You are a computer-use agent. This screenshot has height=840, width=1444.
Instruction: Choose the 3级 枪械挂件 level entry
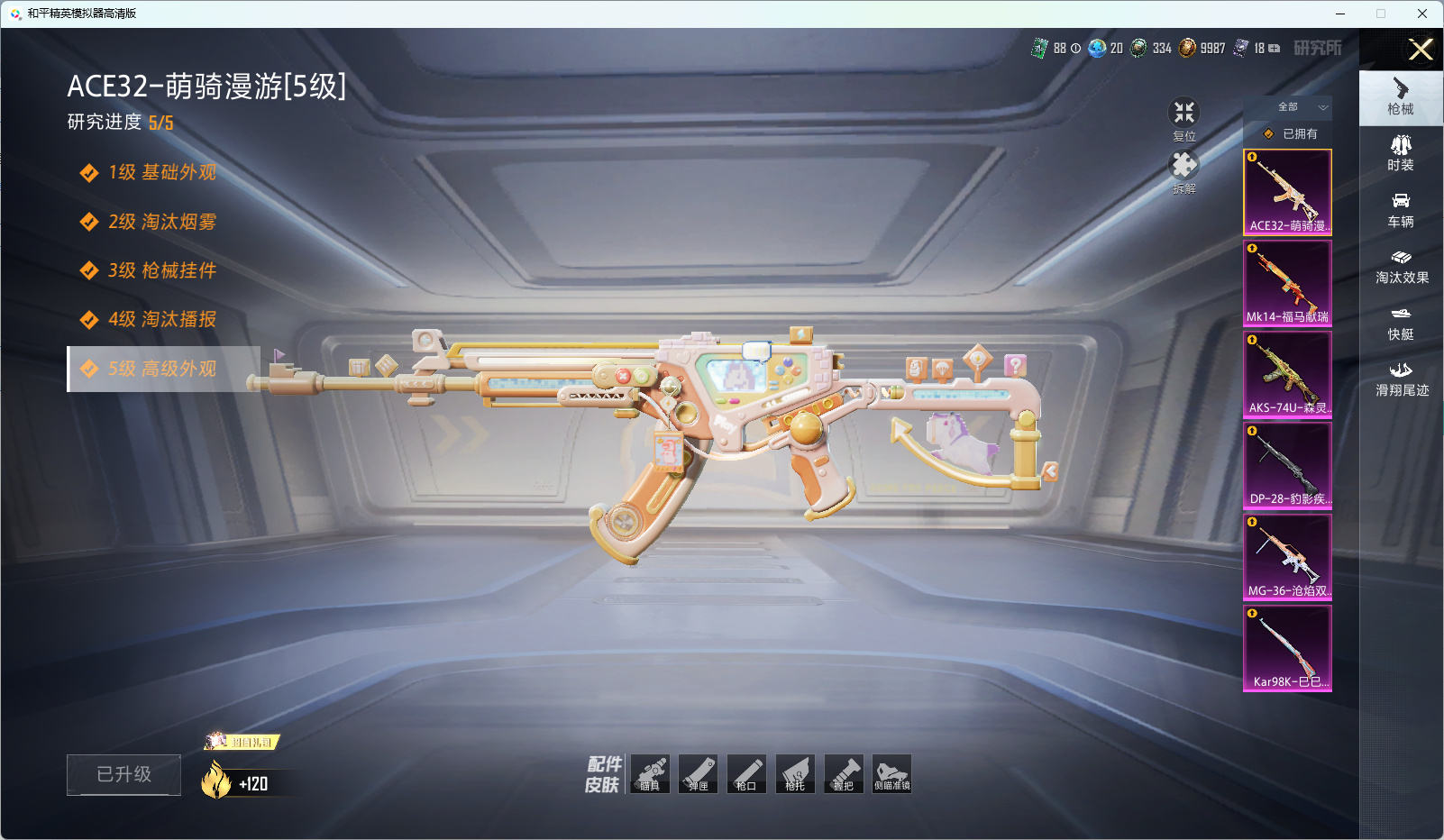162,270
